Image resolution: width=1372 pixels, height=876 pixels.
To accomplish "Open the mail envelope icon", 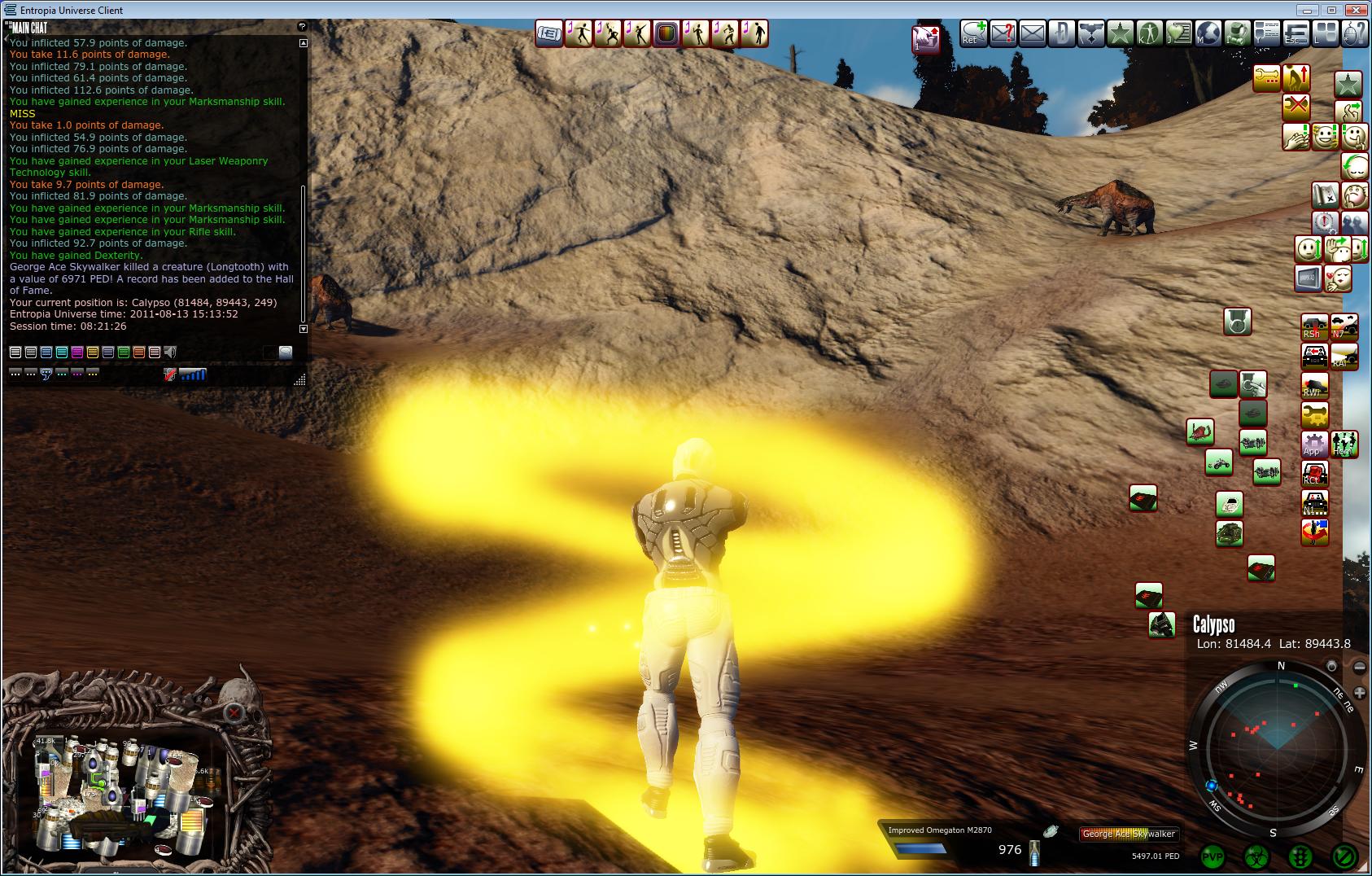I will point(1032,34).
